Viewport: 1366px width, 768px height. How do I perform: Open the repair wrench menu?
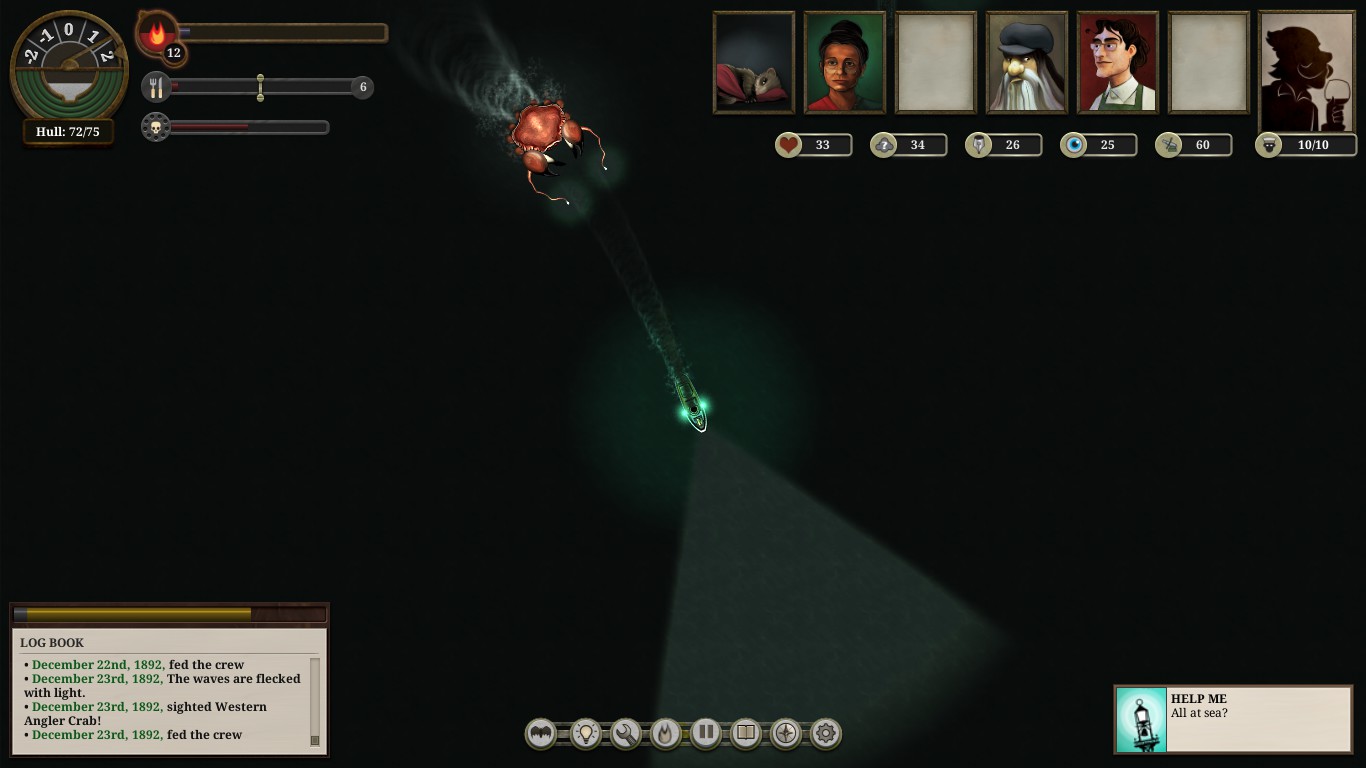(625, 733)
